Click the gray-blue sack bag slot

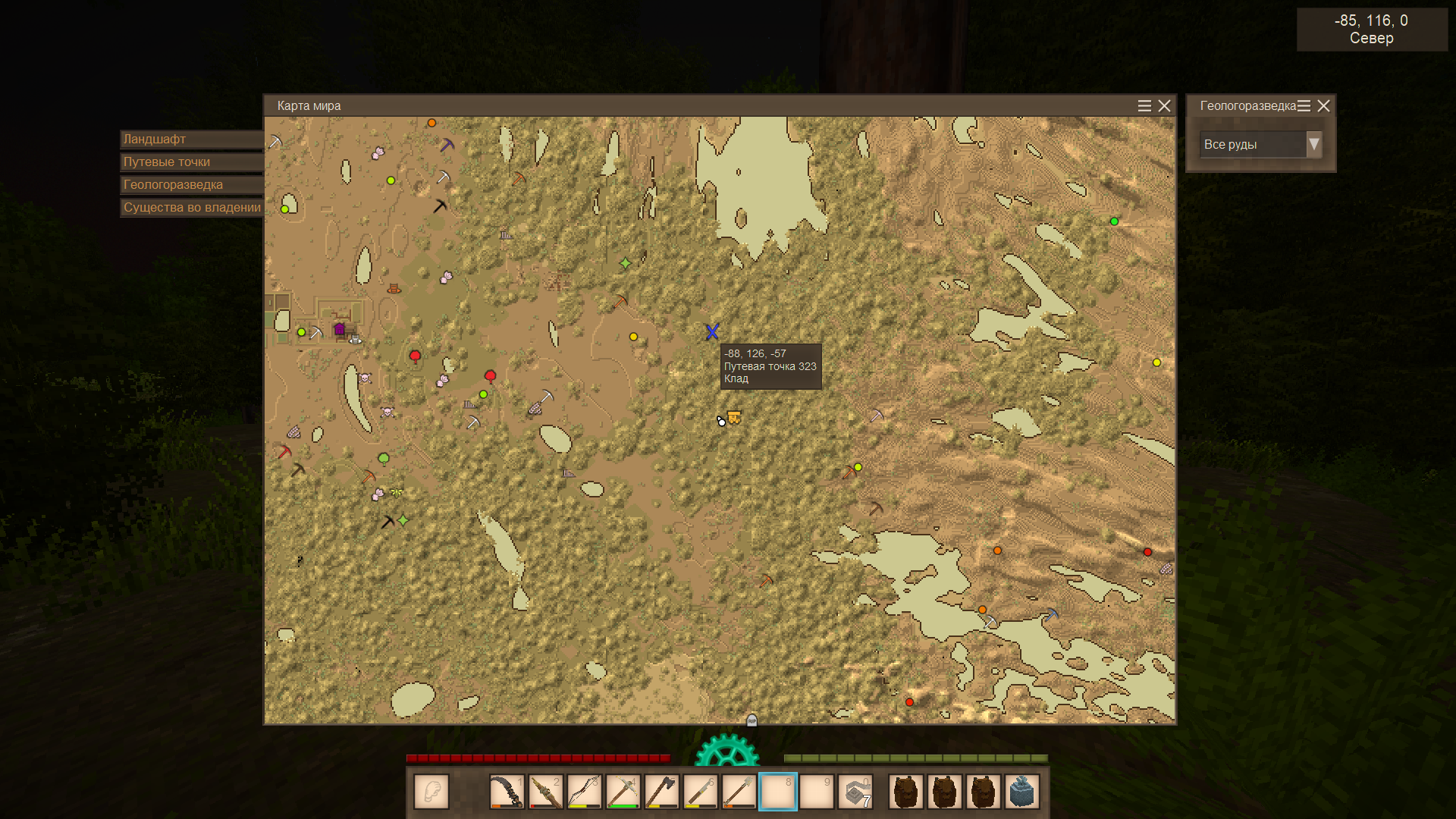(x=1021, y=792)
